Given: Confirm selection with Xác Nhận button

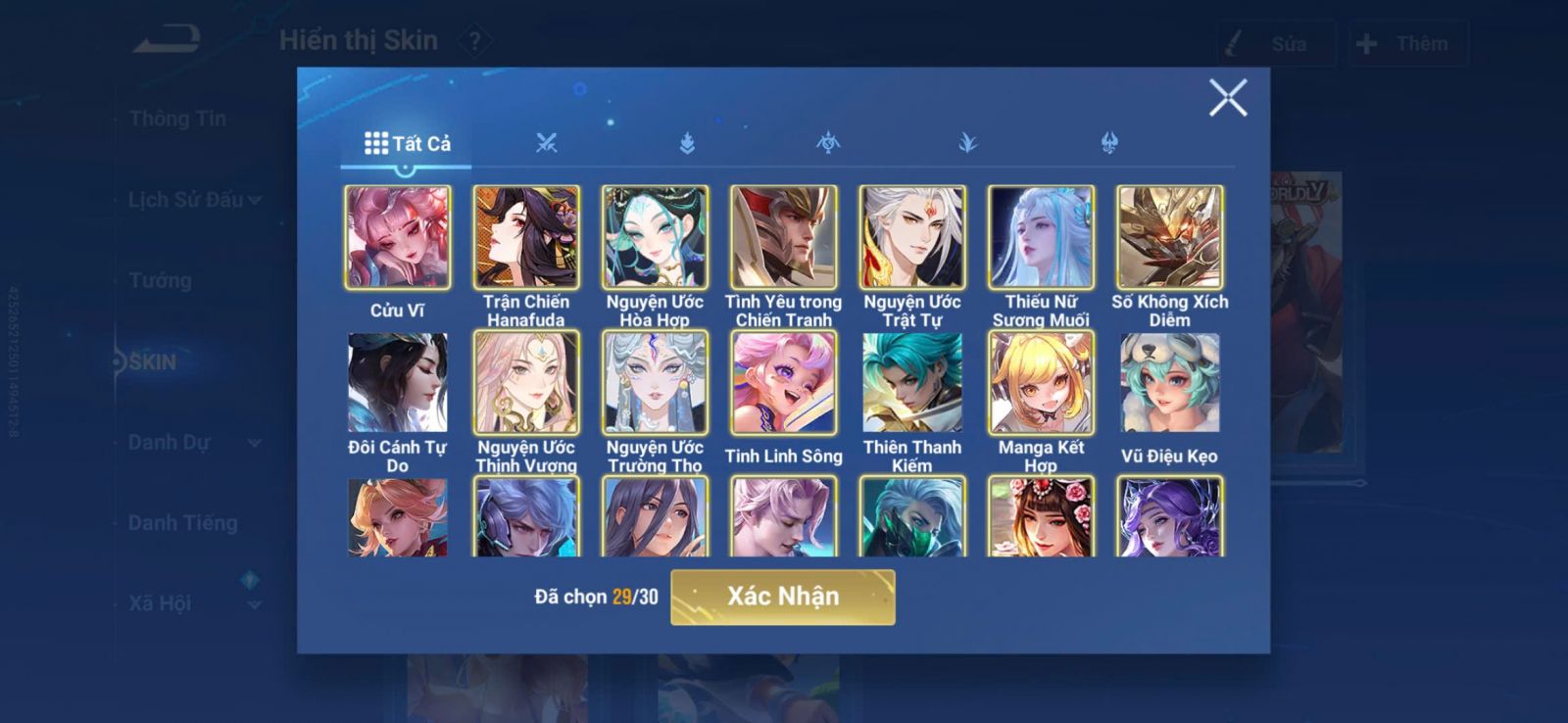Looking at the screenshot, I should [782, 597].
